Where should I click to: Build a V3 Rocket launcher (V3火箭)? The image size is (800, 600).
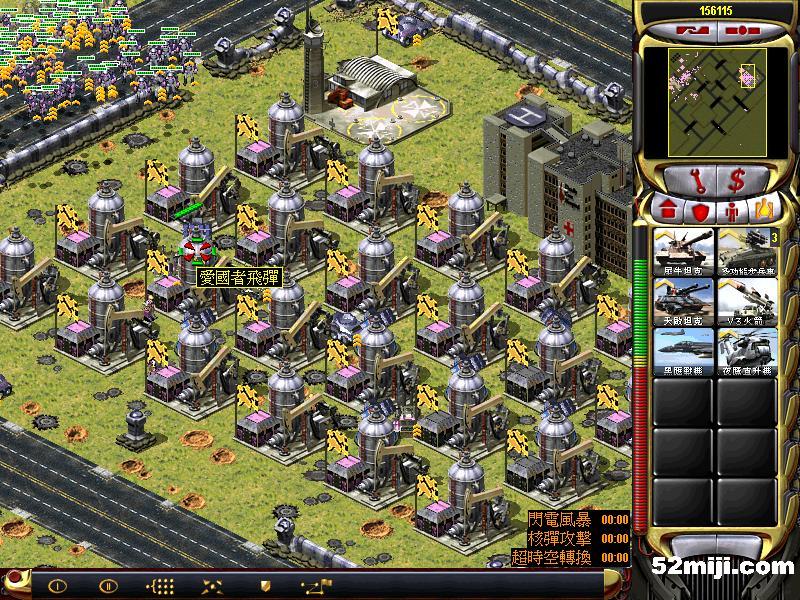747,301
